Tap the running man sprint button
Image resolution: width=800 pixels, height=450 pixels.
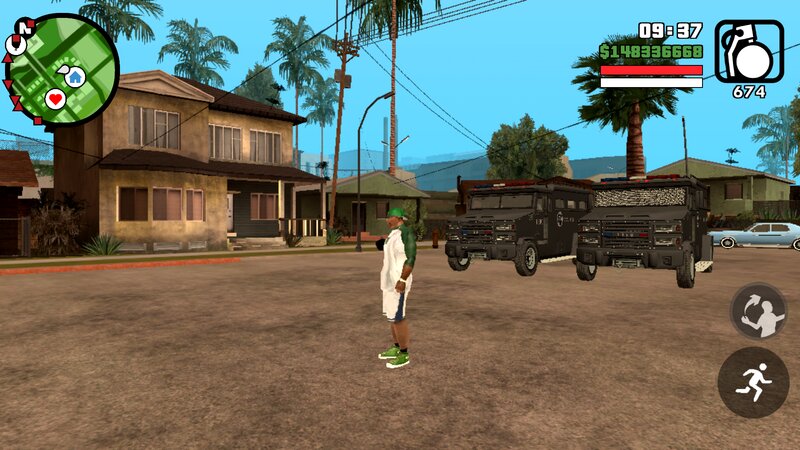(752, 382)
